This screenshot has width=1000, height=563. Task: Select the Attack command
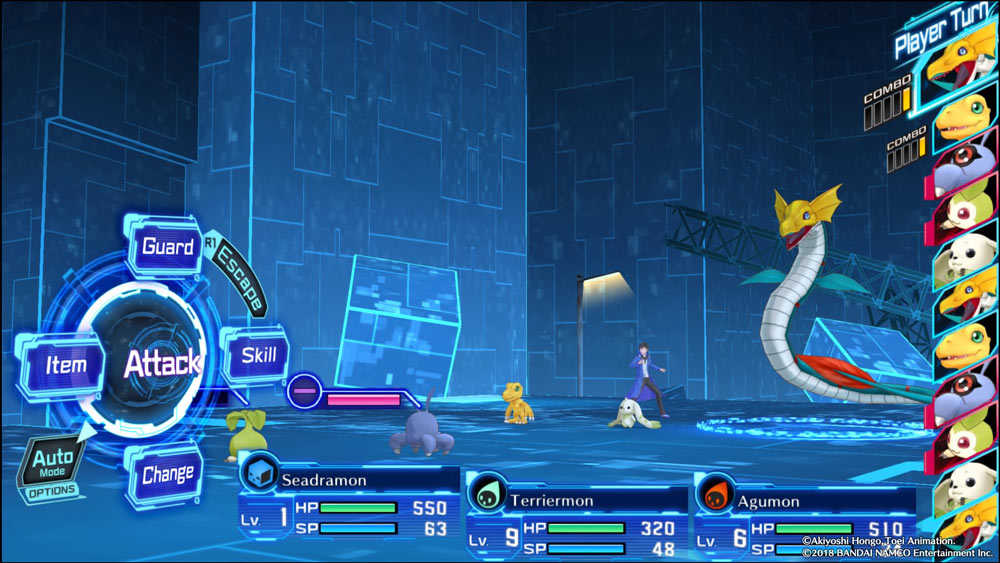pos(161,363)
